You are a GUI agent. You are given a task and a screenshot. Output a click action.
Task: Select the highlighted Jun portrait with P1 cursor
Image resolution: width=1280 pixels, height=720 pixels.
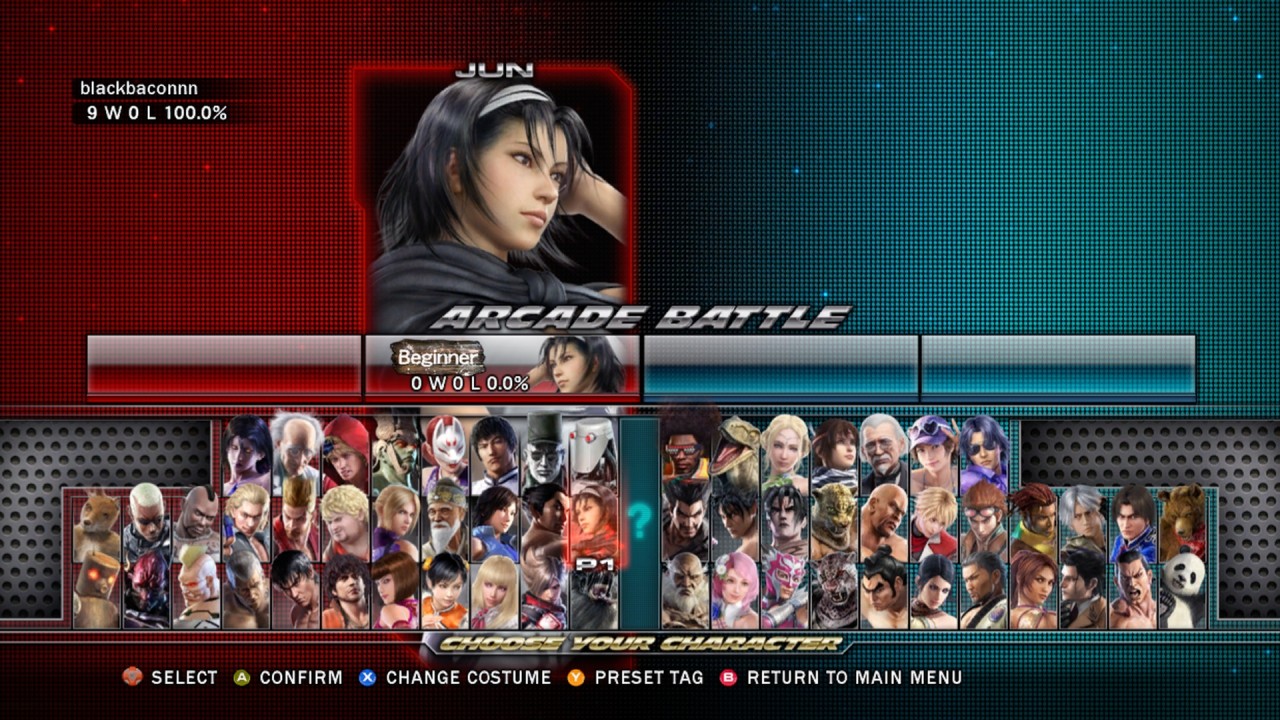click(593, 520)
